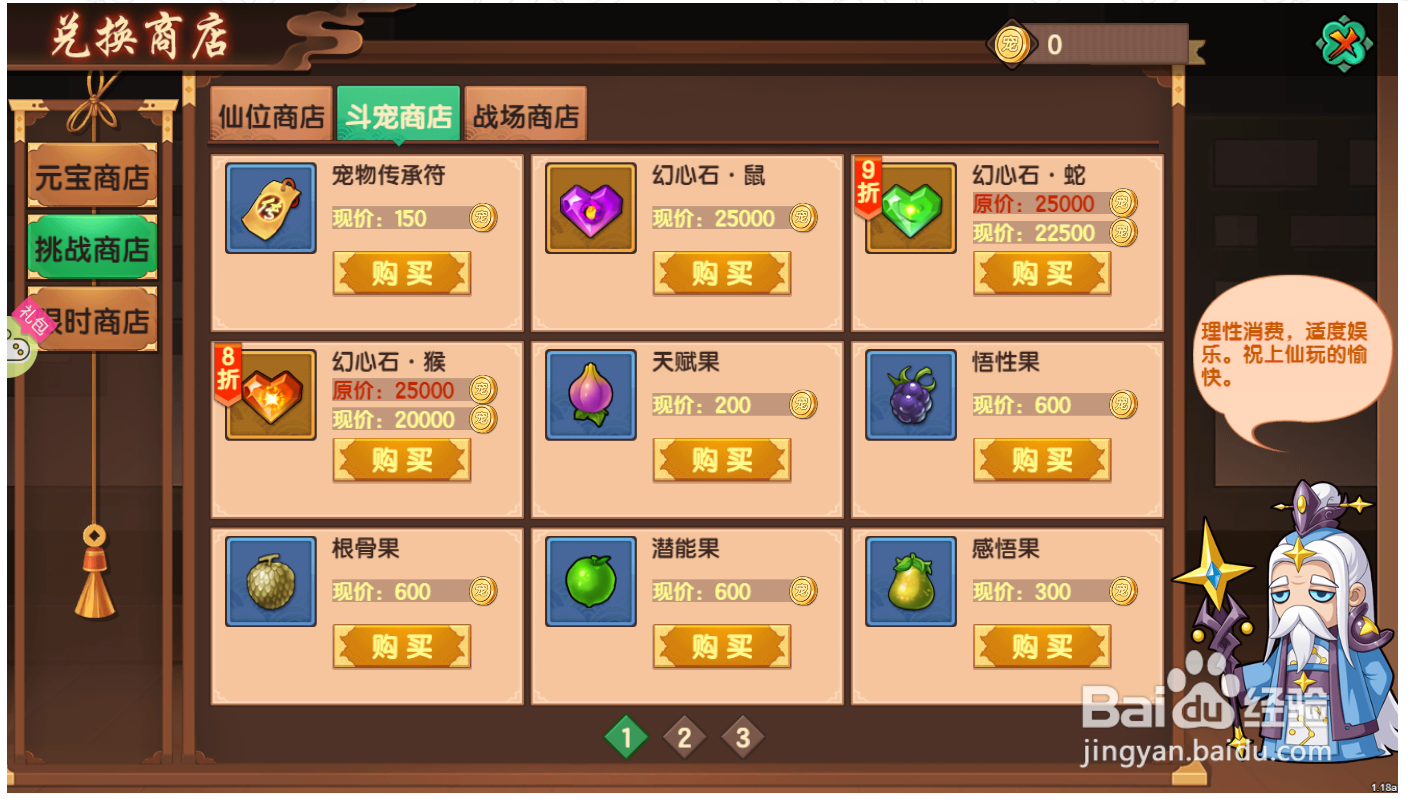
Task: 打开元宝商店
Action: (x=93, y=177)
